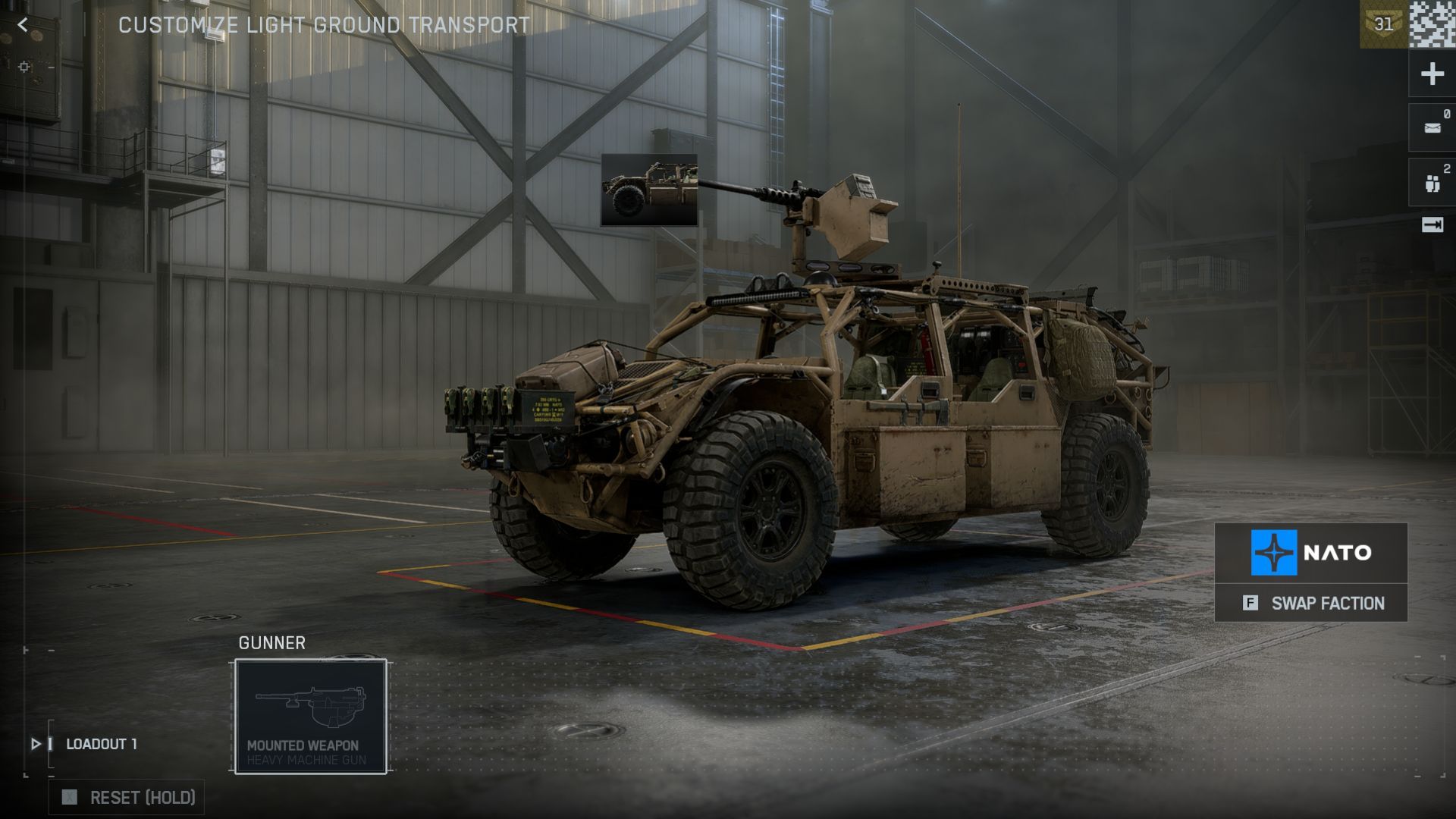1456x819 pixels.
Task: Open the plus icon panel
Action: coord(1432,74)
